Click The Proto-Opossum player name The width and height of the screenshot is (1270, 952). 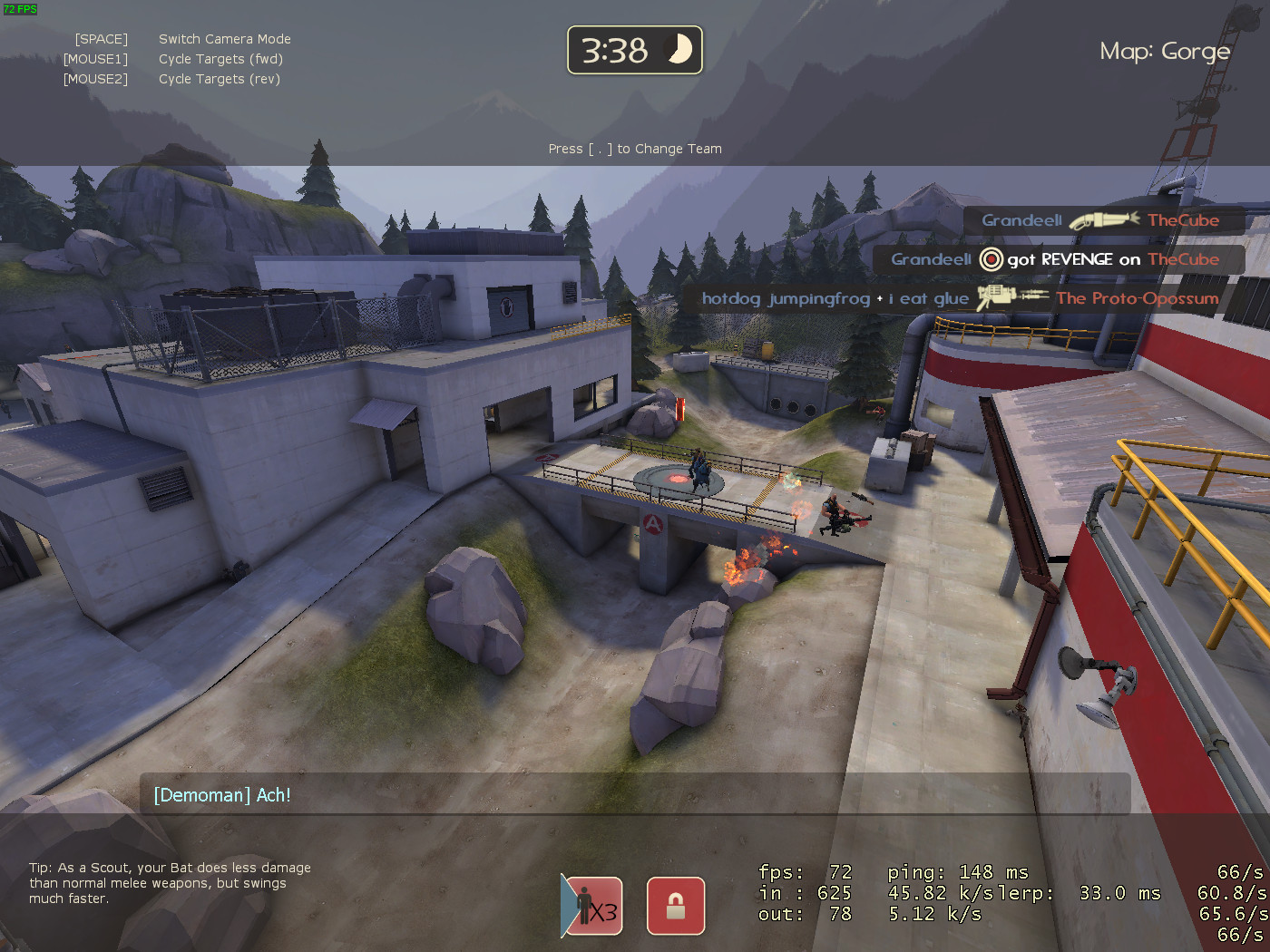coord(1137,297)
